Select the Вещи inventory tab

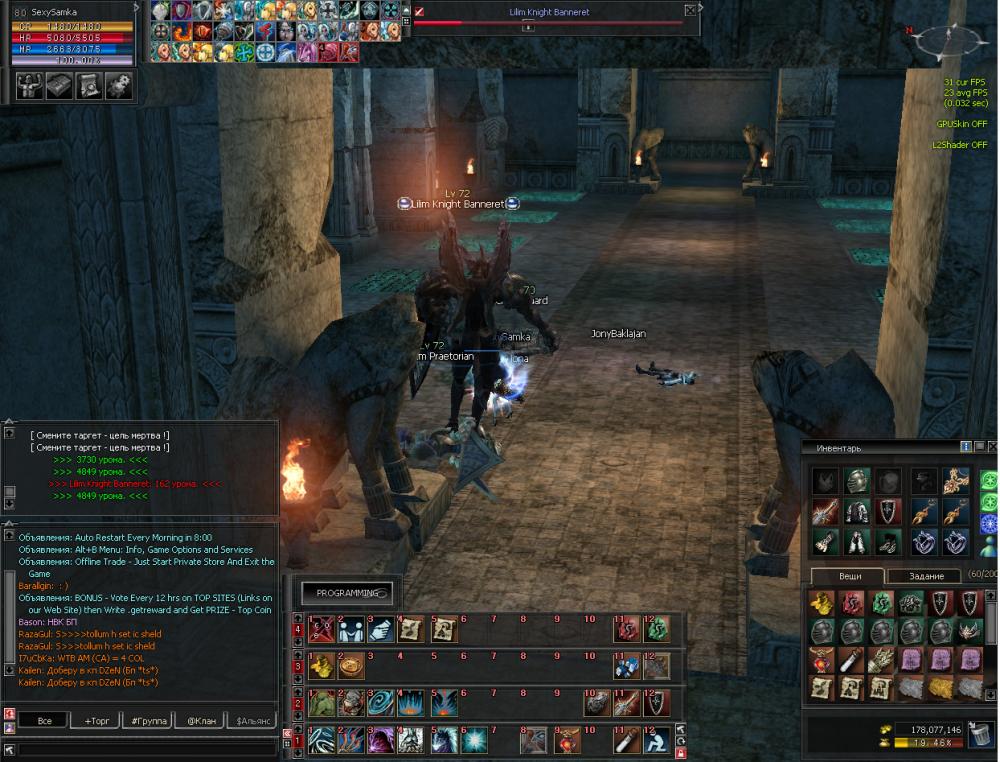[848, 577]
